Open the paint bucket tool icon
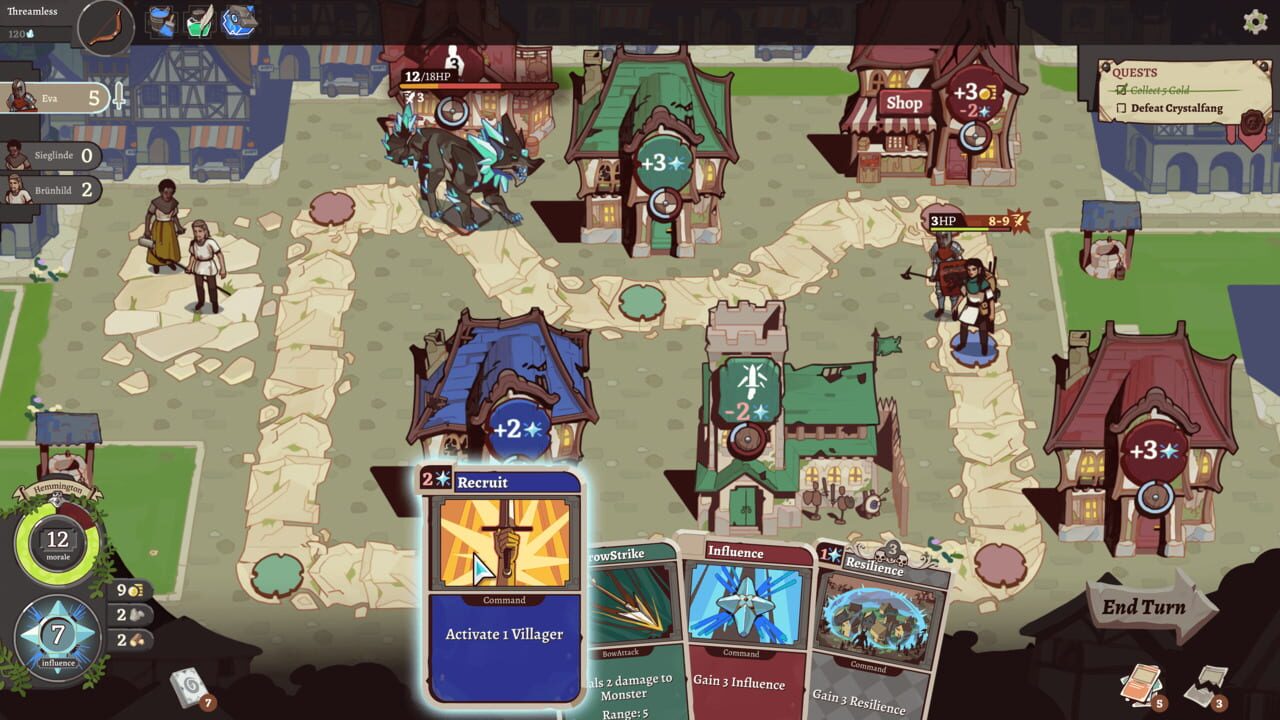This screenshot has height=720, width=1280. click(160, 20)
